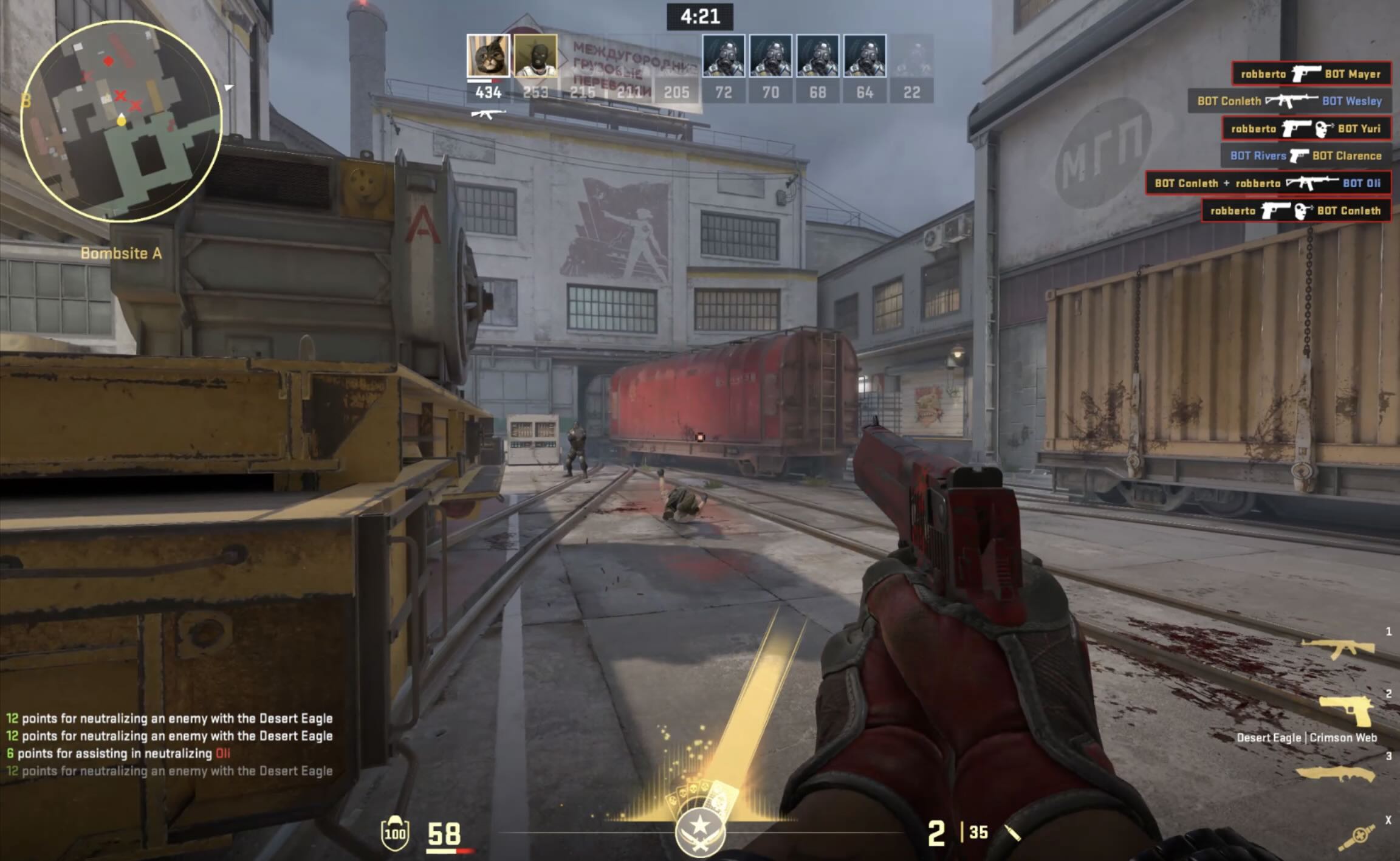Select the cat avatar player portrait

coord(488,56)
